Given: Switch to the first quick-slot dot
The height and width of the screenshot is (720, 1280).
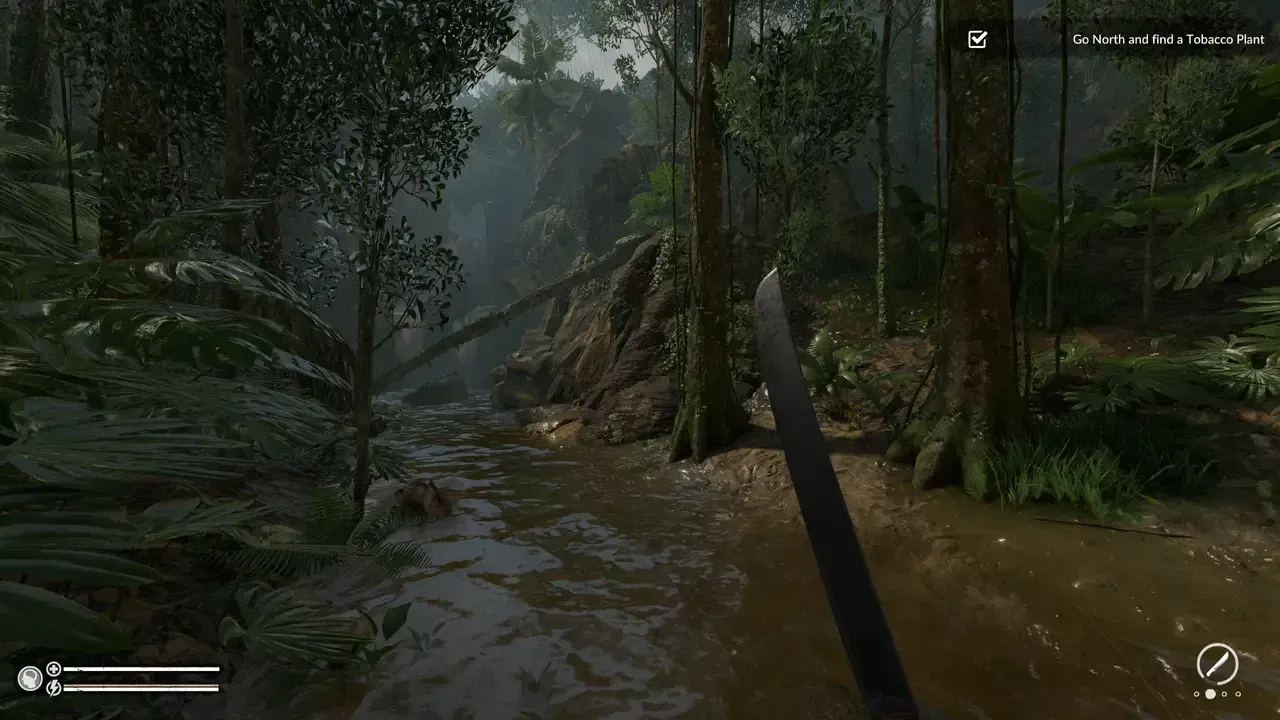Looking at the screenshot, I should (1195, 694).
